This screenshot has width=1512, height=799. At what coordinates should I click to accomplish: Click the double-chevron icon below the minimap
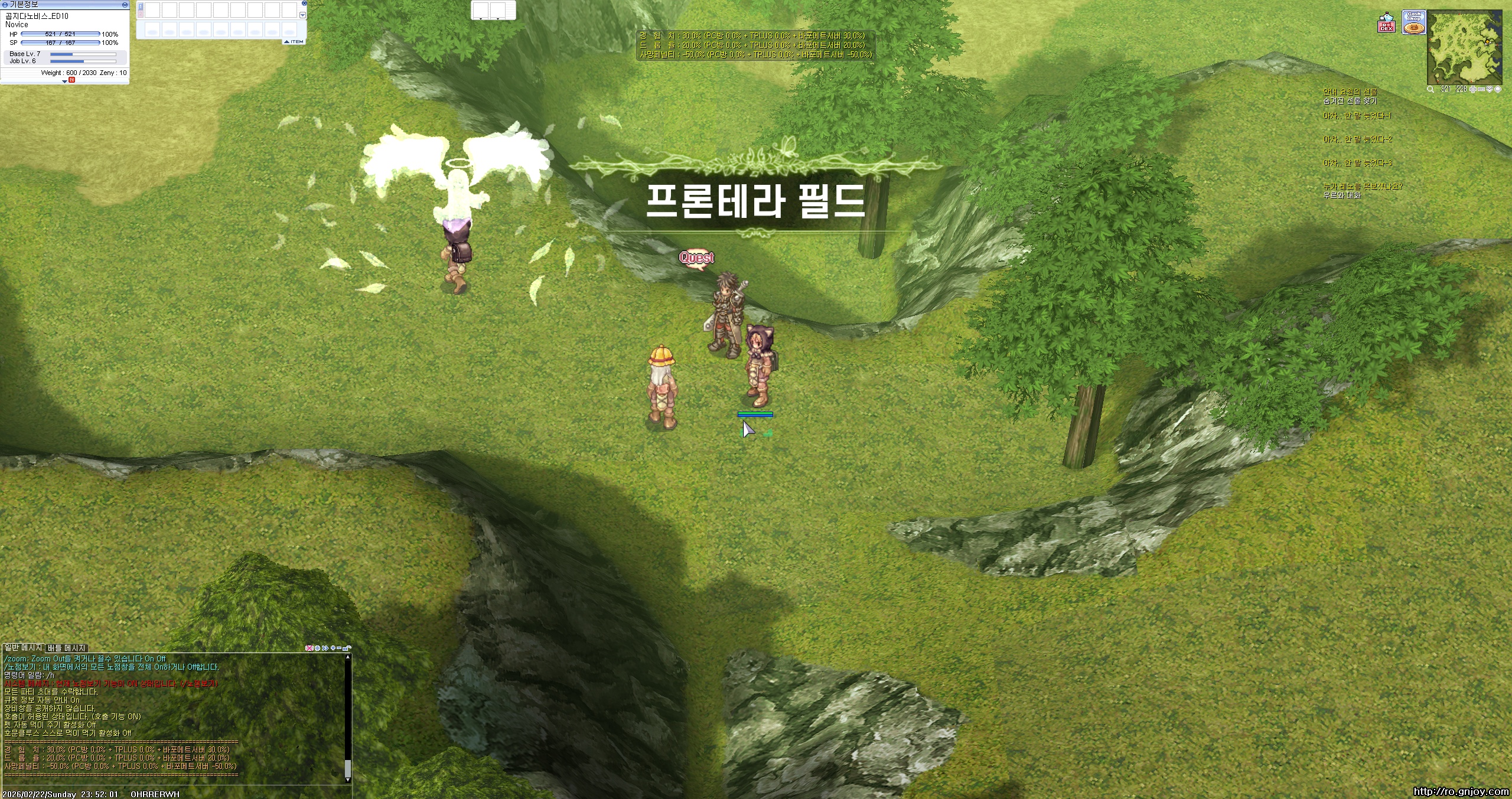(x=1490, y=89)
